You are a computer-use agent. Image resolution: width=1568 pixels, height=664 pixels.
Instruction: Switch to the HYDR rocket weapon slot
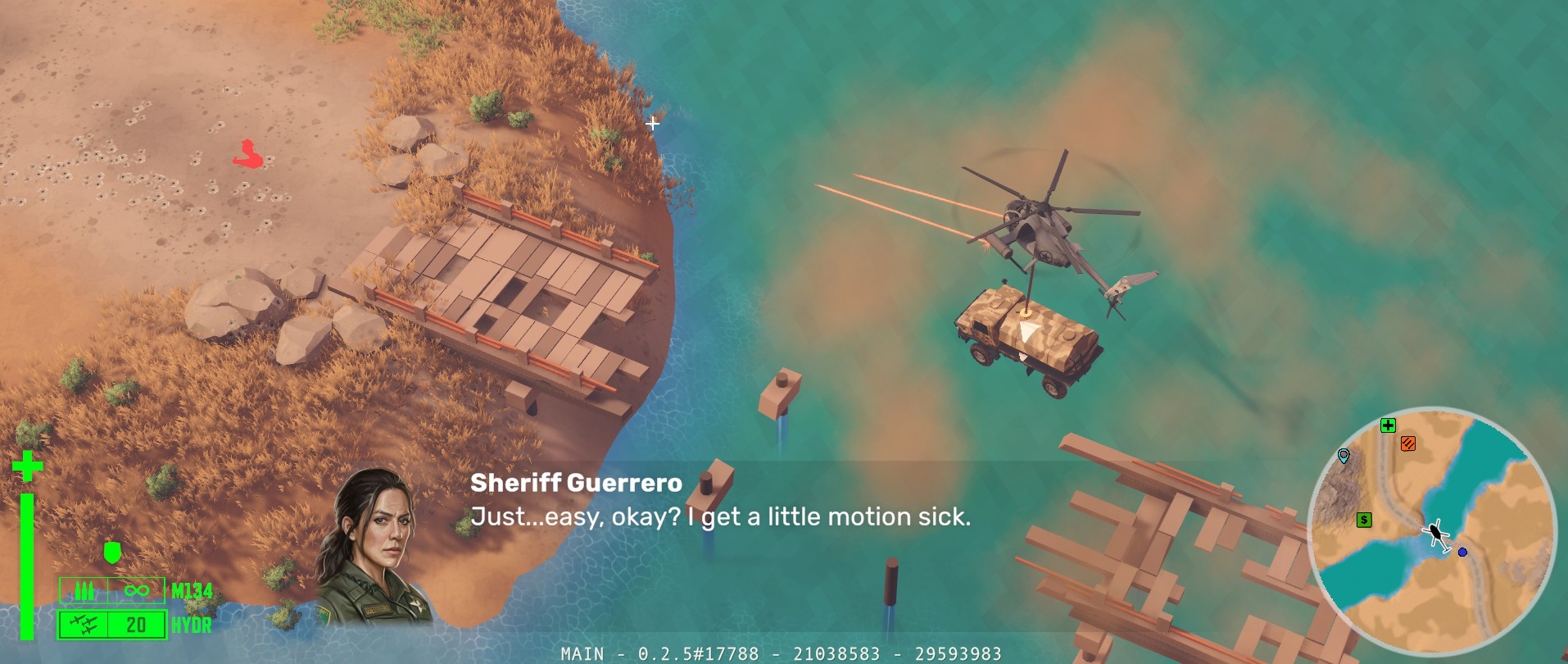[112, 625]
